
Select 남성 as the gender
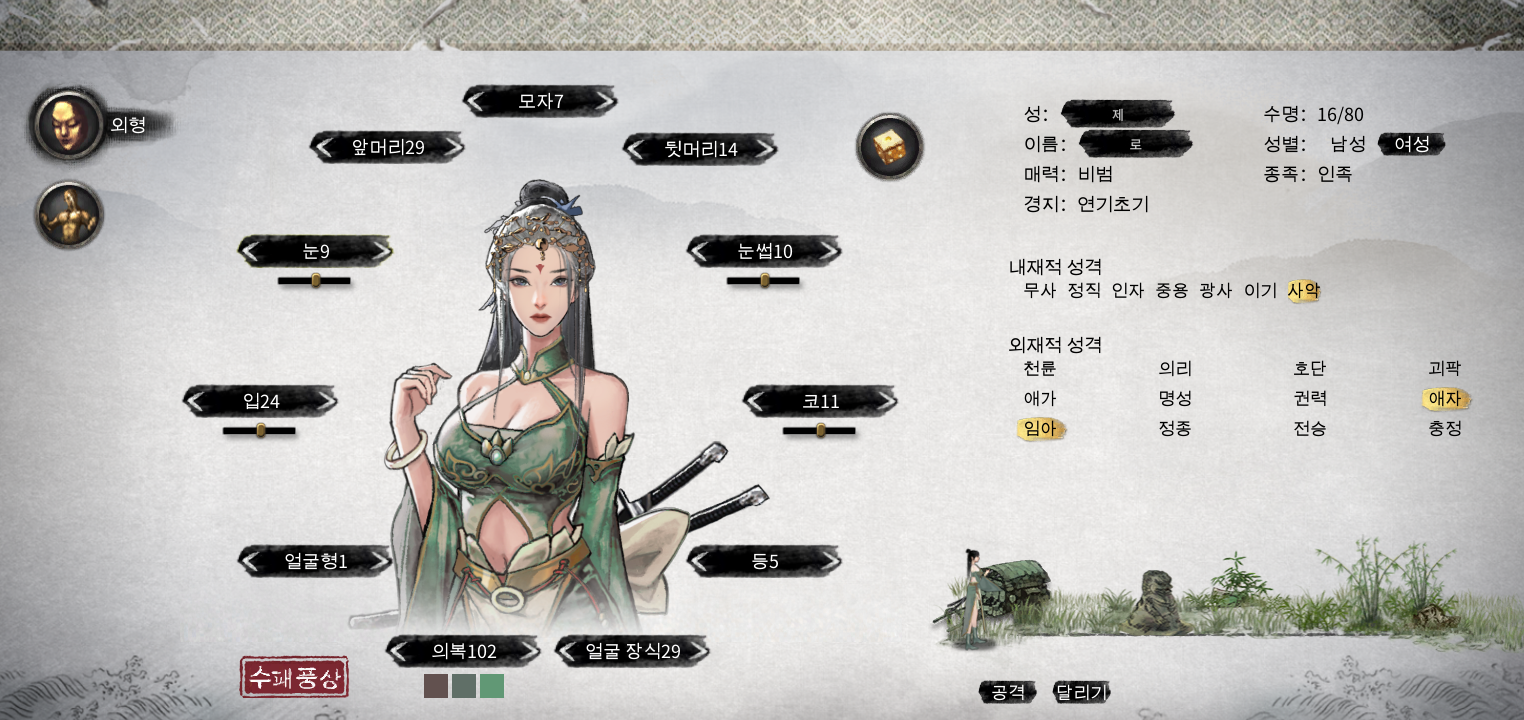tap(1347, 144)
